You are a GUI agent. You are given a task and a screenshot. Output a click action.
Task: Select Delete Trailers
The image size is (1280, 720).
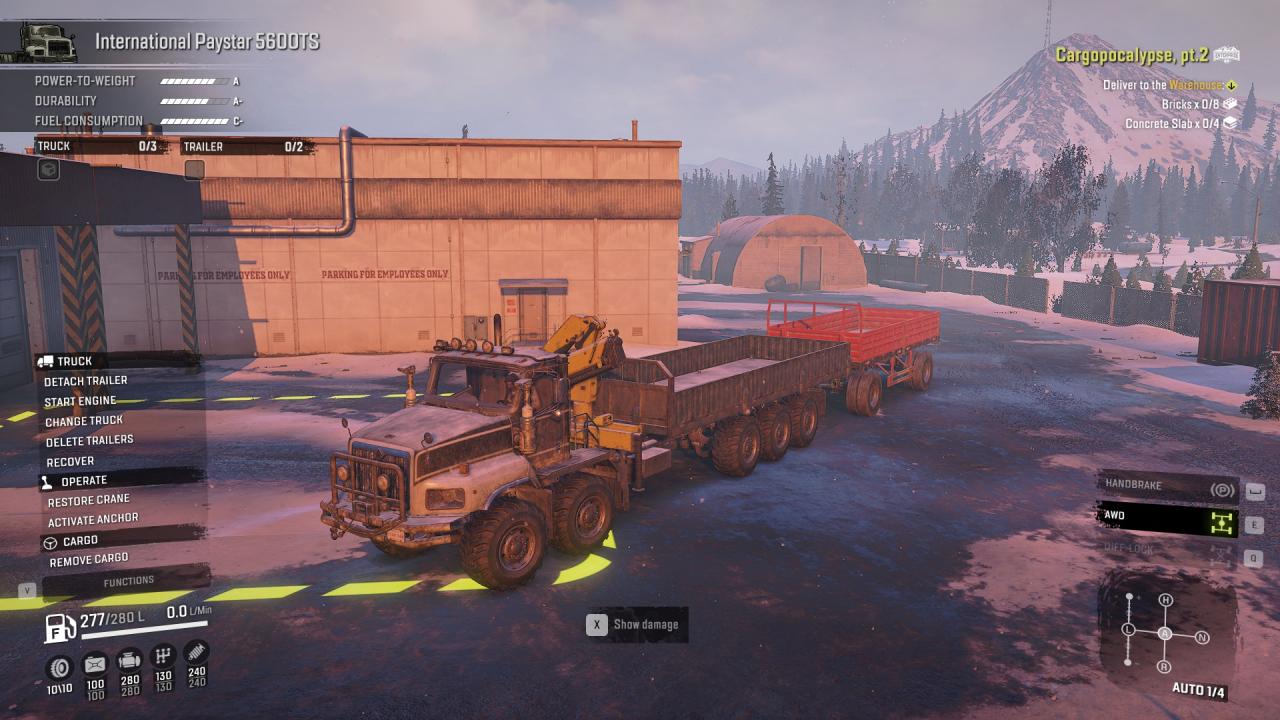coord(89,441)
